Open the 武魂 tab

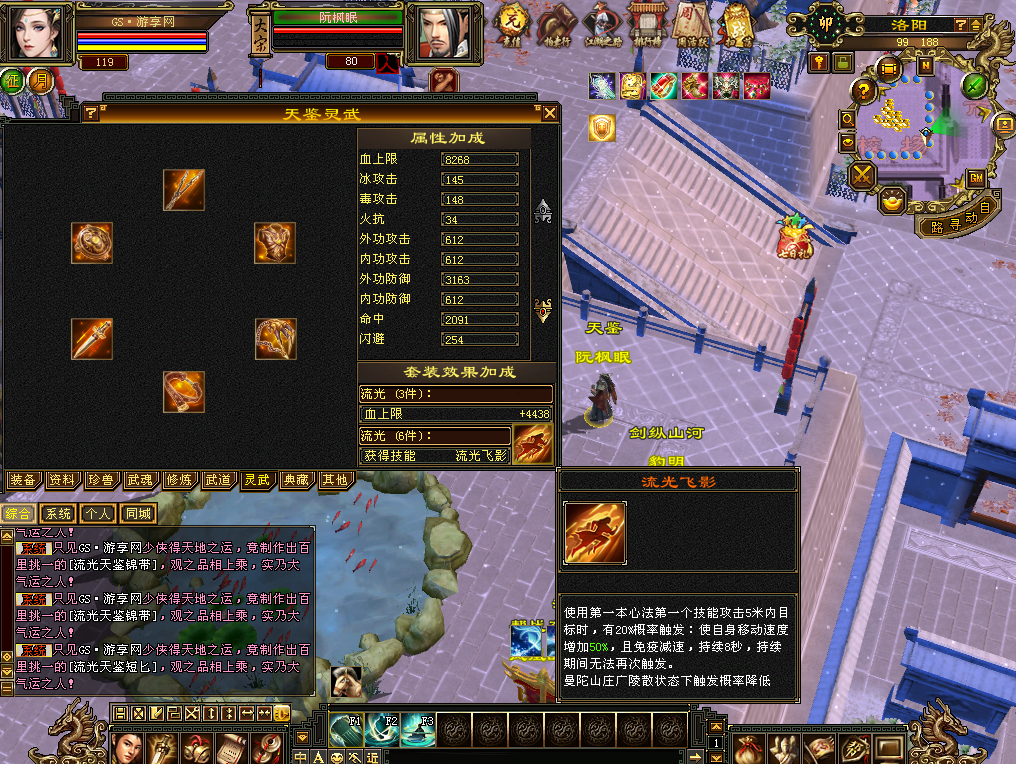coord(140,480)
